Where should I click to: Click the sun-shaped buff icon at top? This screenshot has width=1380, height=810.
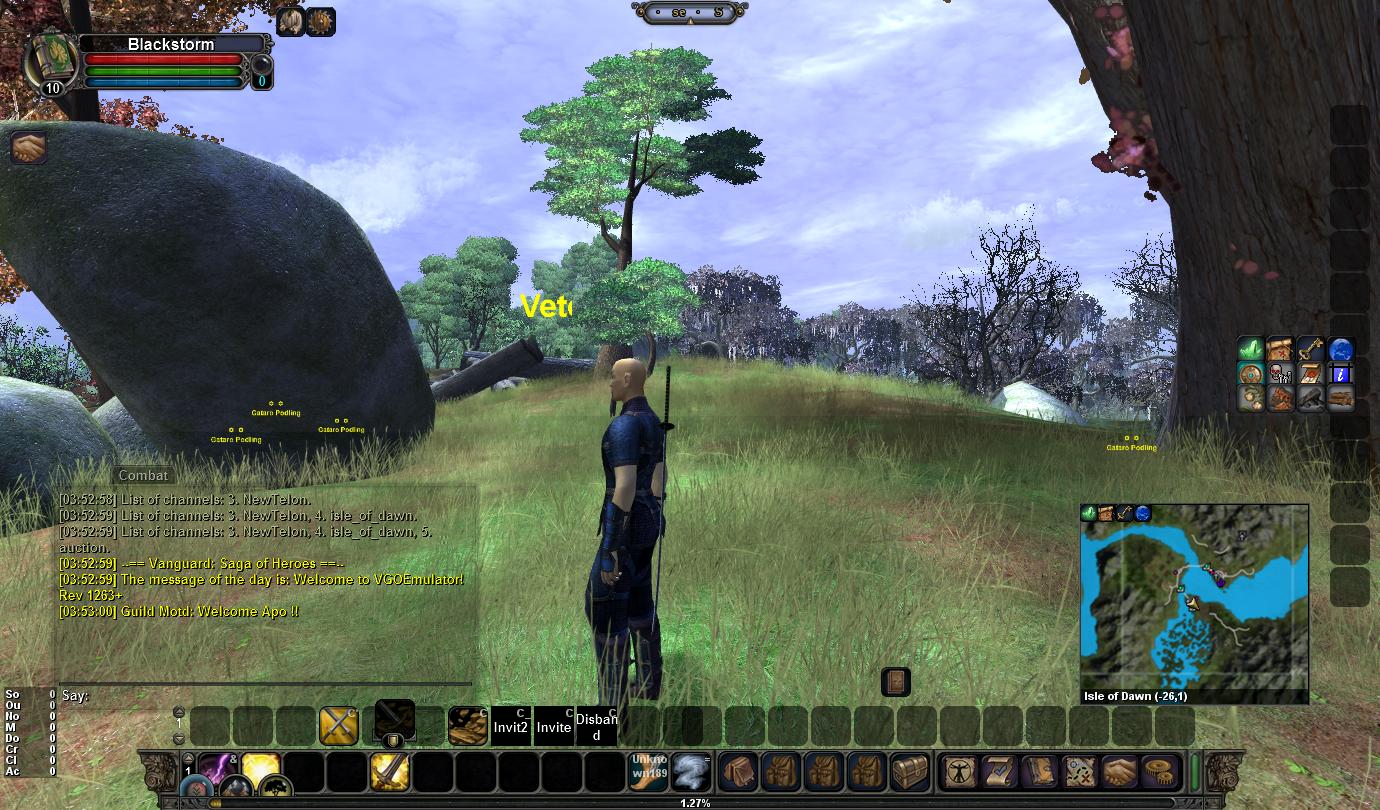click(321, 21)
